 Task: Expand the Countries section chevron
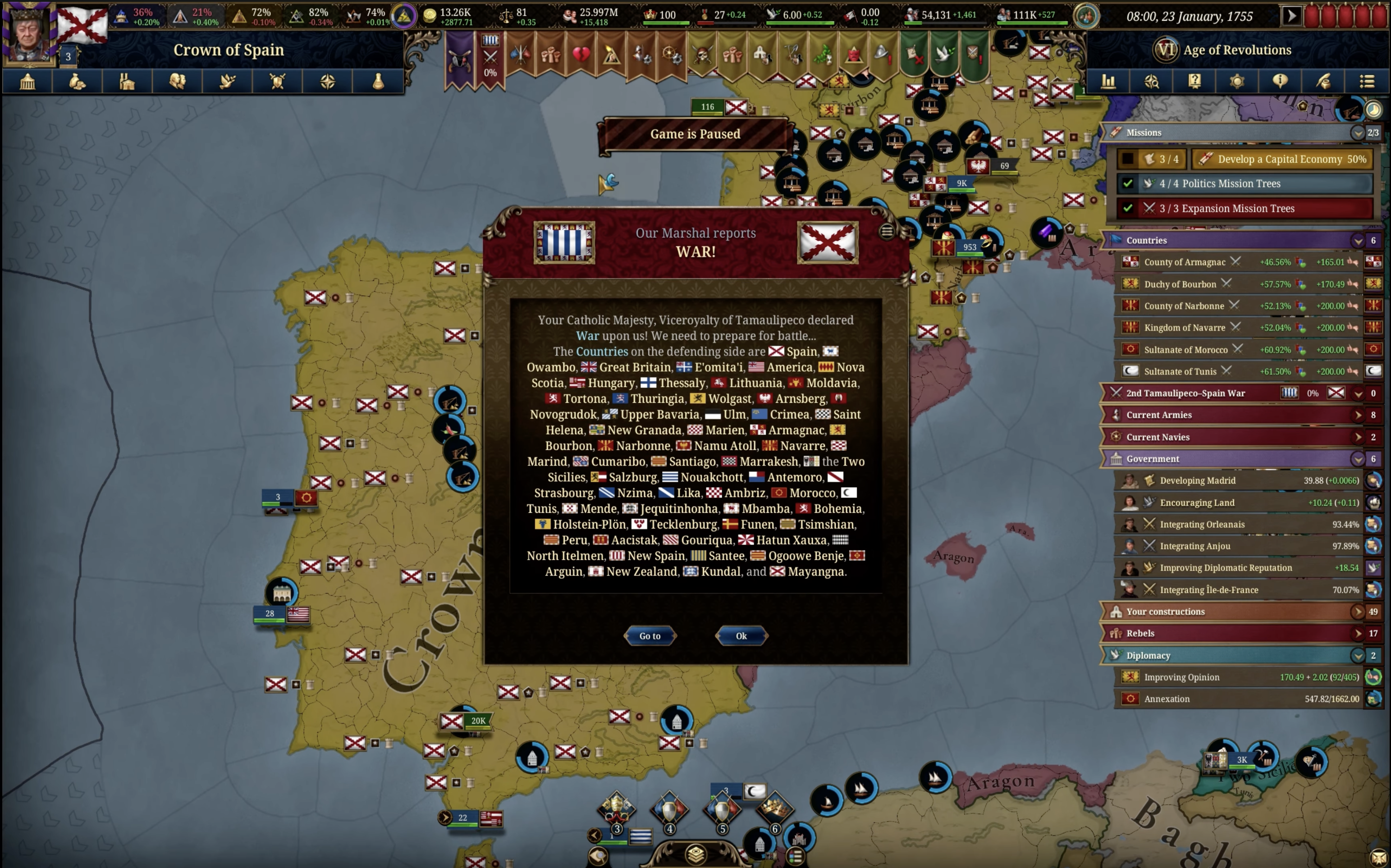[x=1357, y=241]
